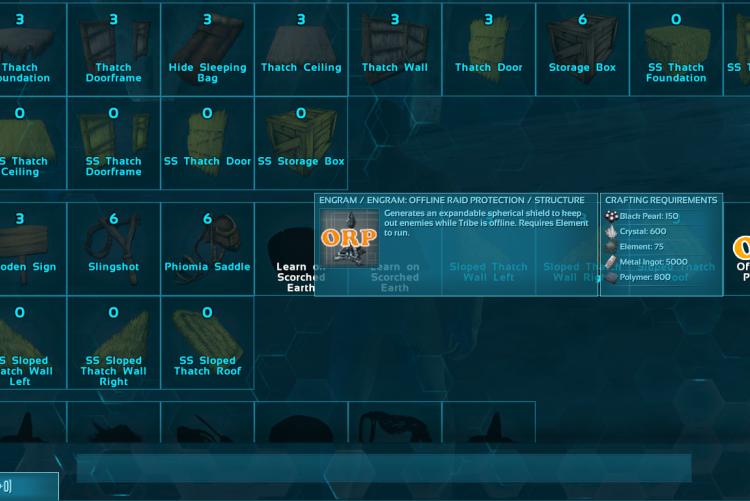The image size is (750, 501).
Task: Click the Thatch Door engram tile
Action: tap(488, 48)
